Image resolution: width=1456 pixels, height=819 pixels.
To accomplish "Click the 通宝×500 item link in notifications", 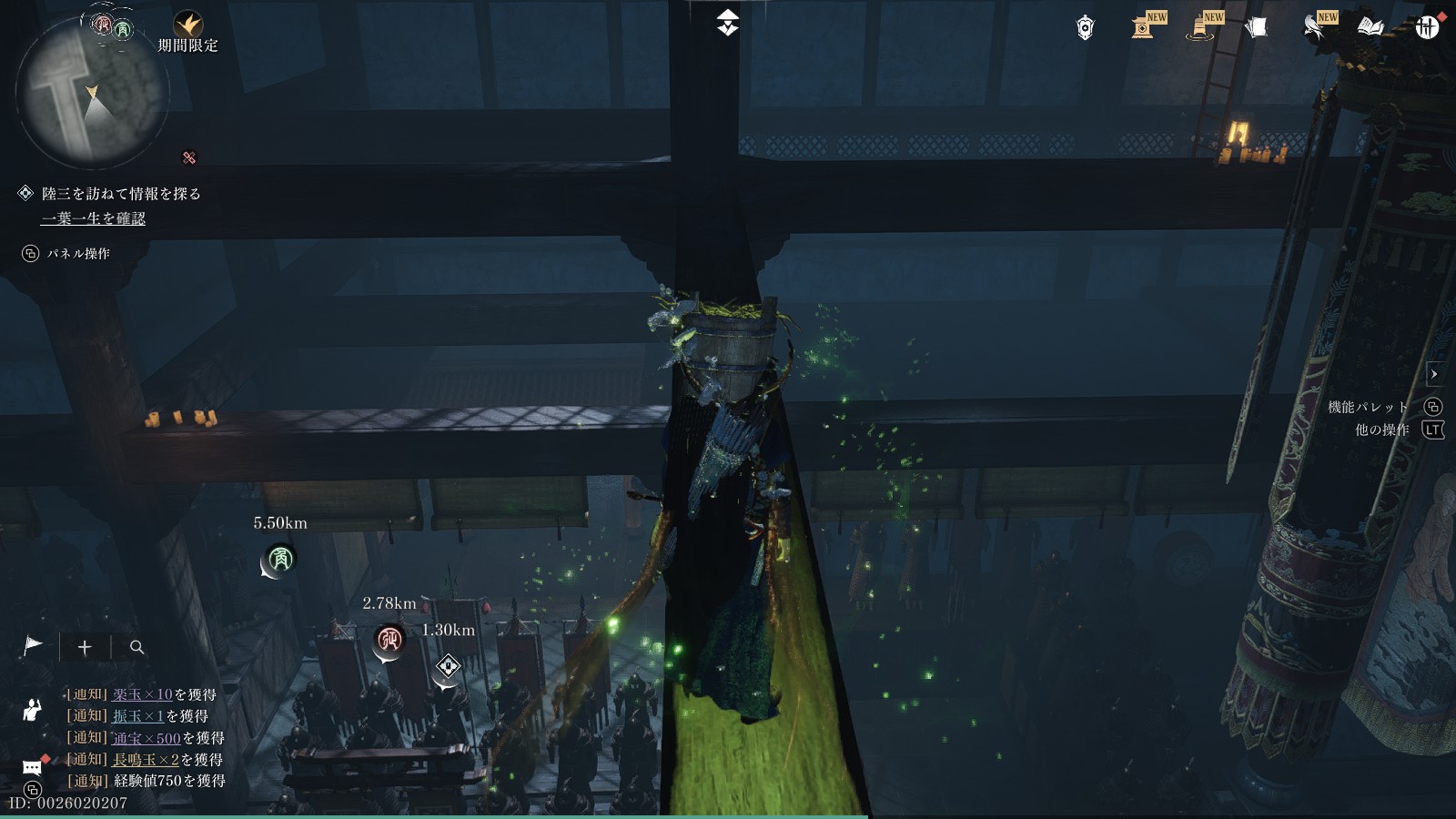I will click(147, 738).
